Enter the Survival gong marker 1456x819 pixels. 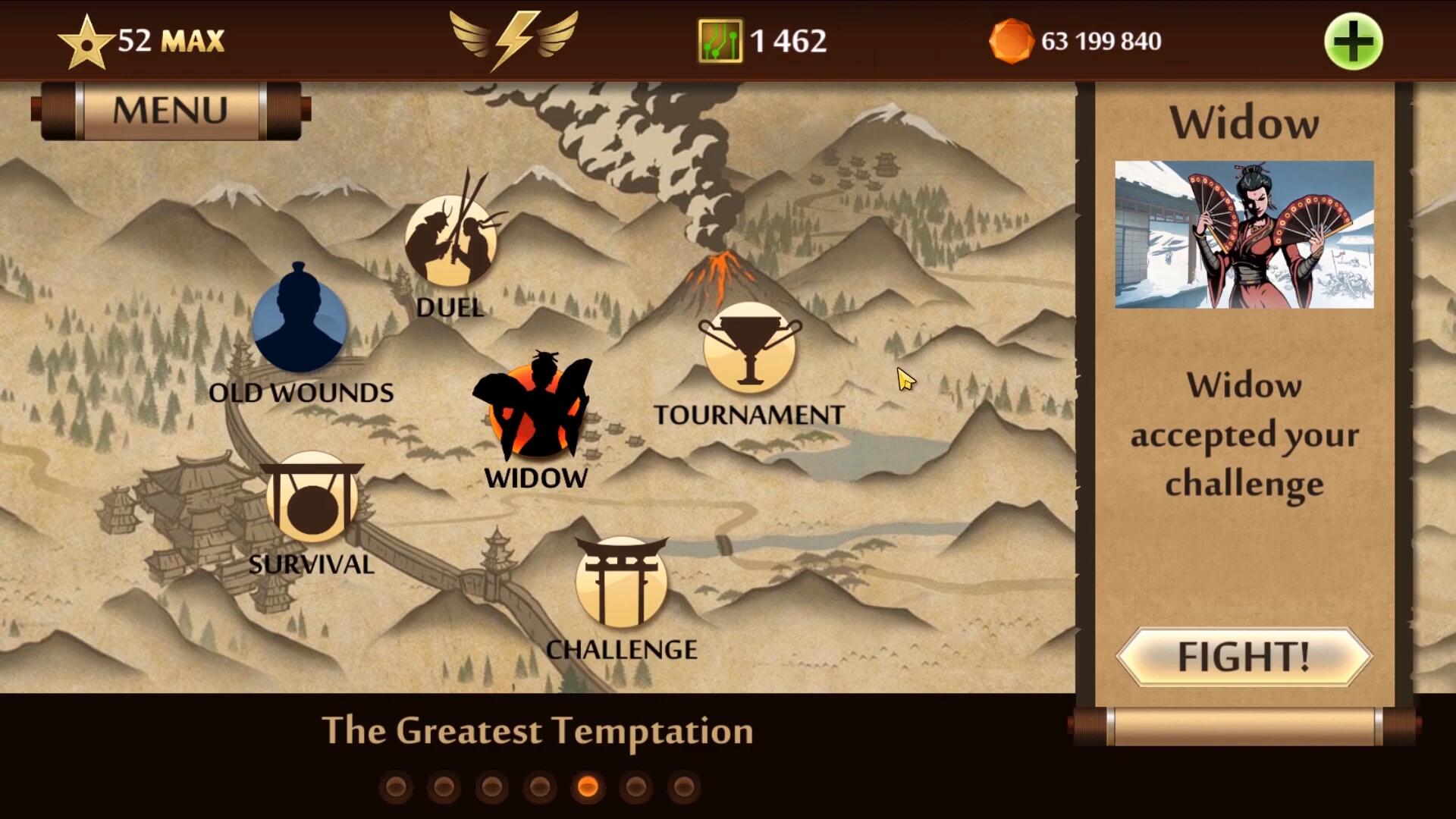coord(312,497)
